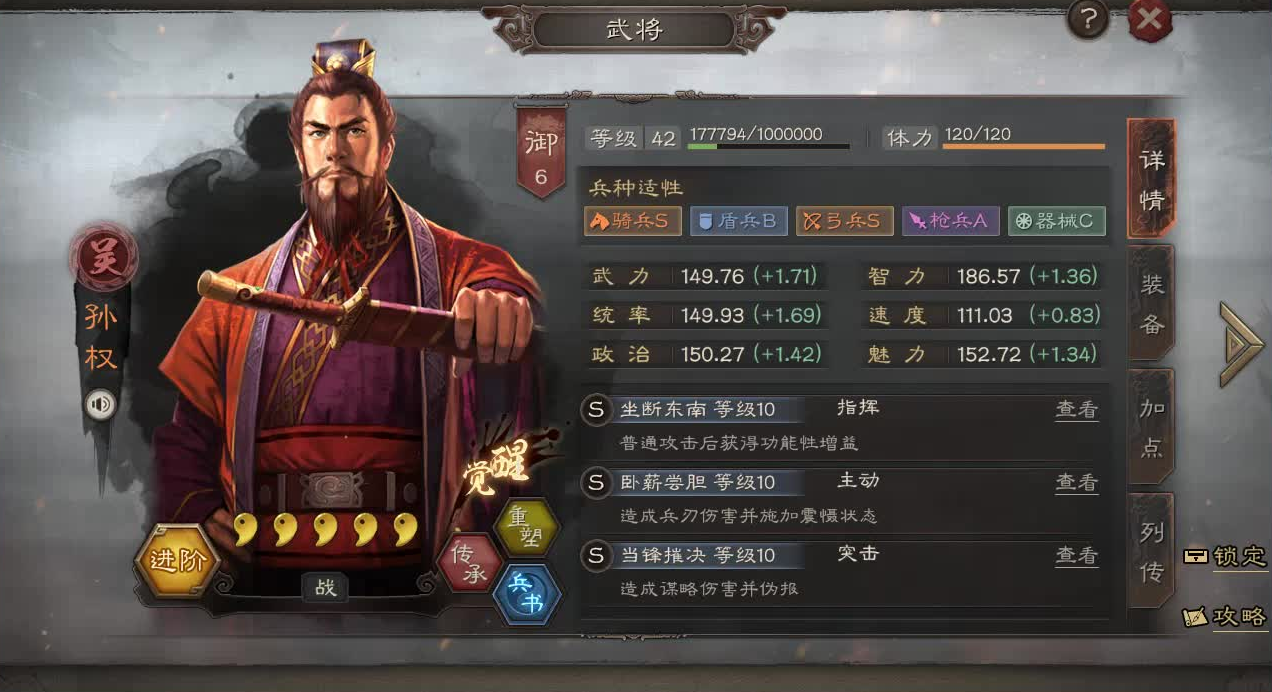Go to the next general arrow
Viewport: 1272px width, 692px height.
click(1241, 343)
